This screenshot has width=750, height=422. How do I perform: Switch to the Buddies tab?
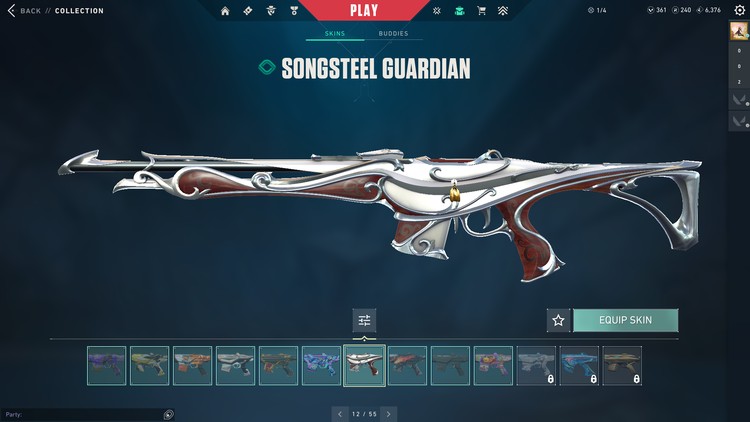tap(393, 34)
